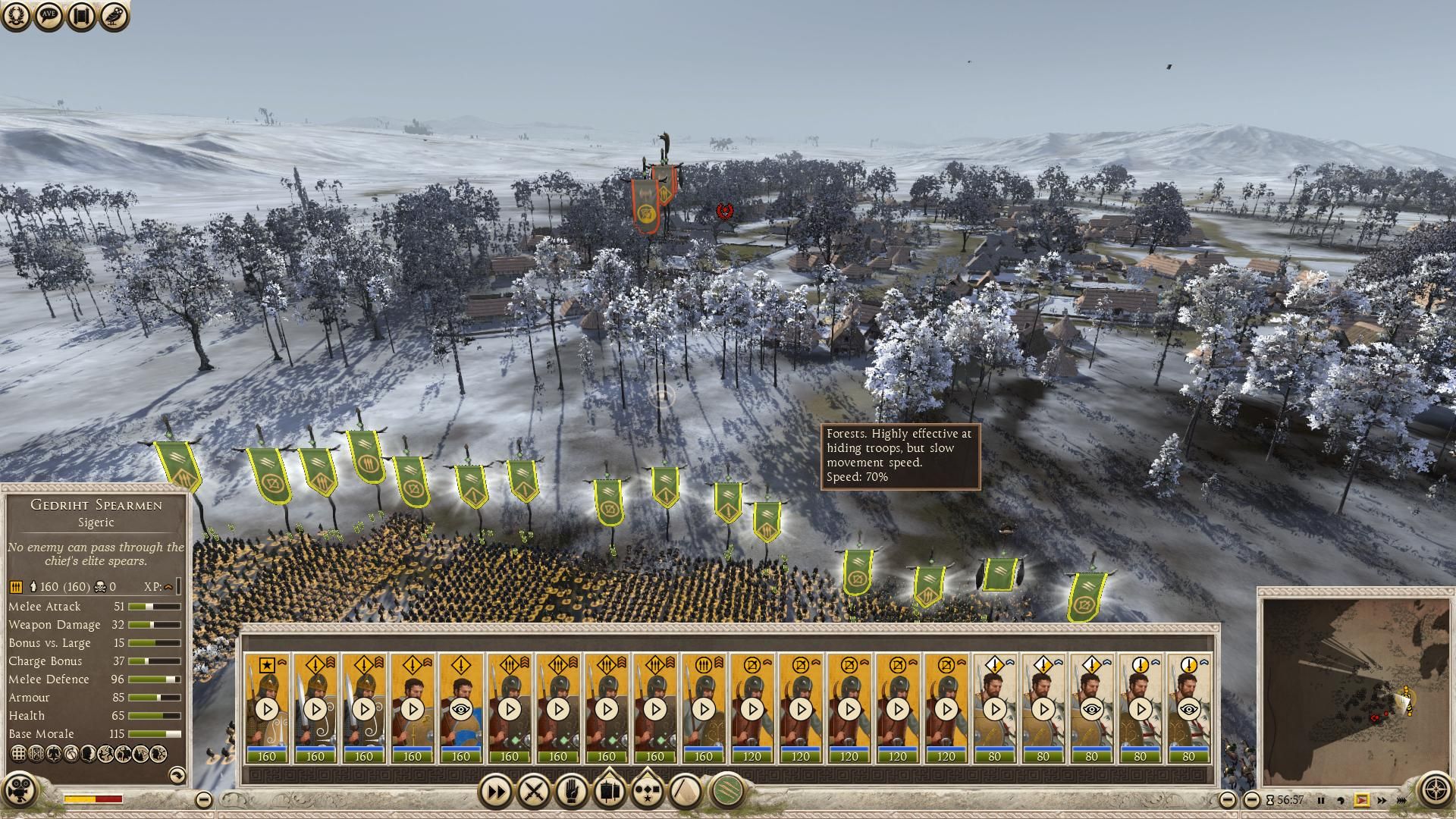Open the owl advisor encyclopedia button
The width and height of the screenshot is (1456, 819).
click(114, 16)
